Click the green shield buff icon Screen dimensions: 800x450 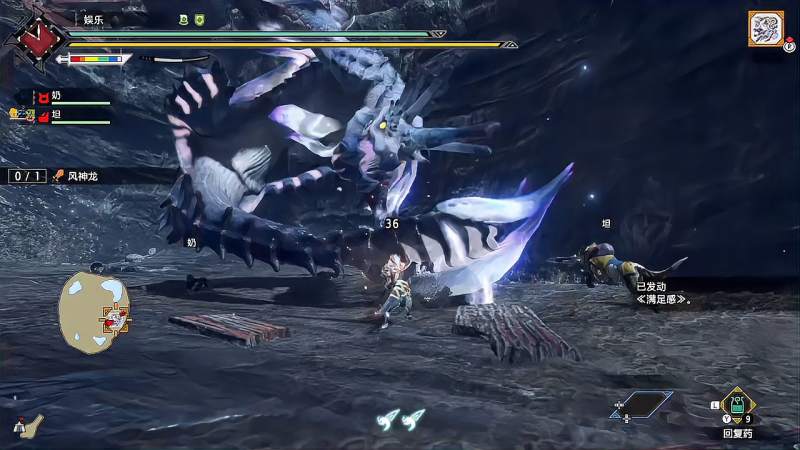(x=199, y=19)
